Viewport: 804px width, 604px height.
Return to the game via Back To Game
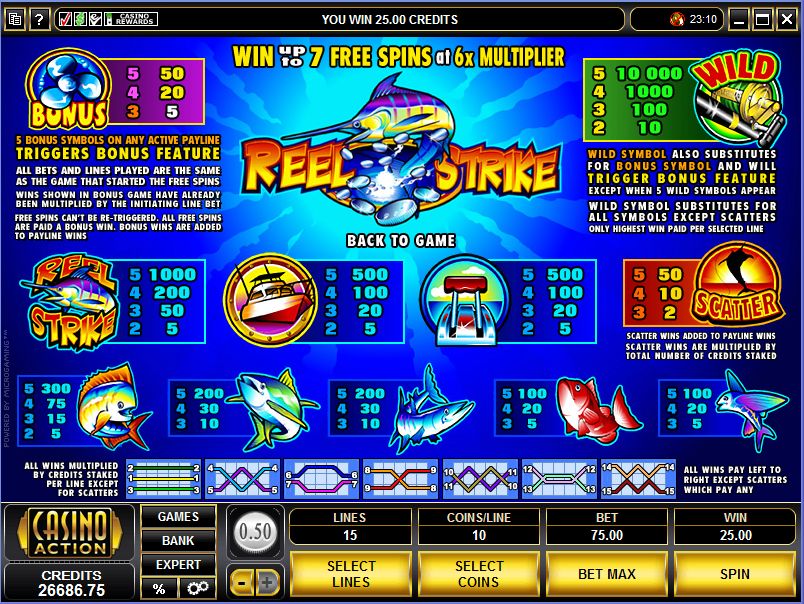(x=400, y=240)
